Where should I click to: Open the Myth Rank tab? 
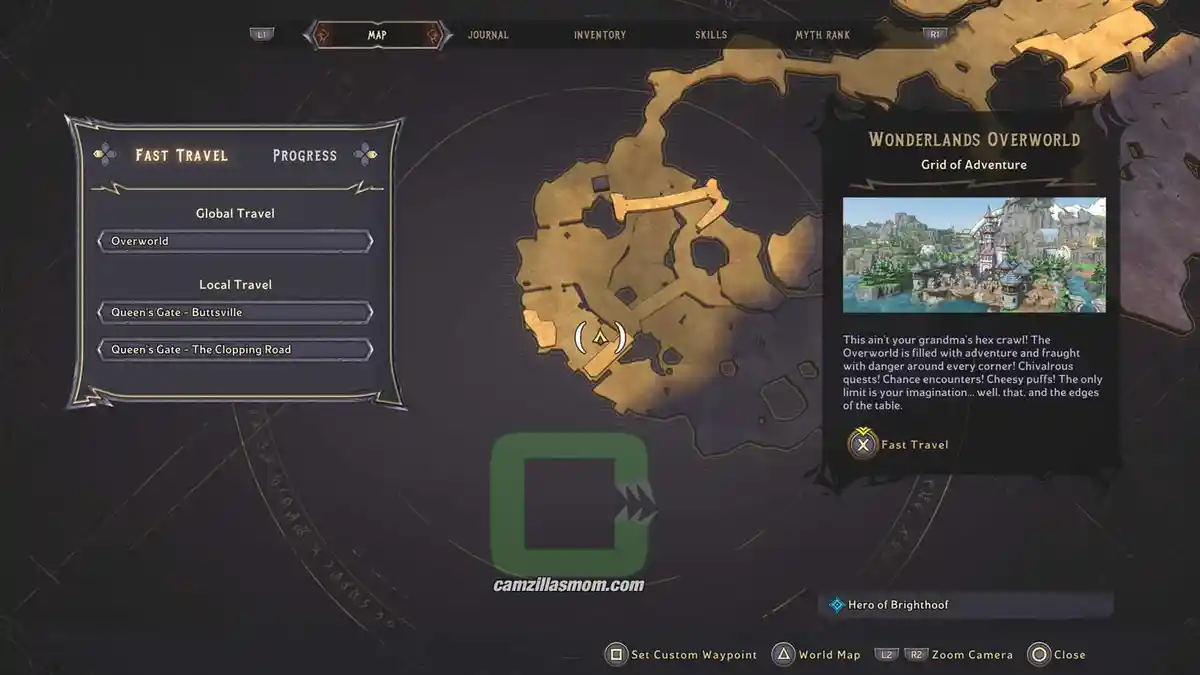pyautogui.click(x=822, y=35)
